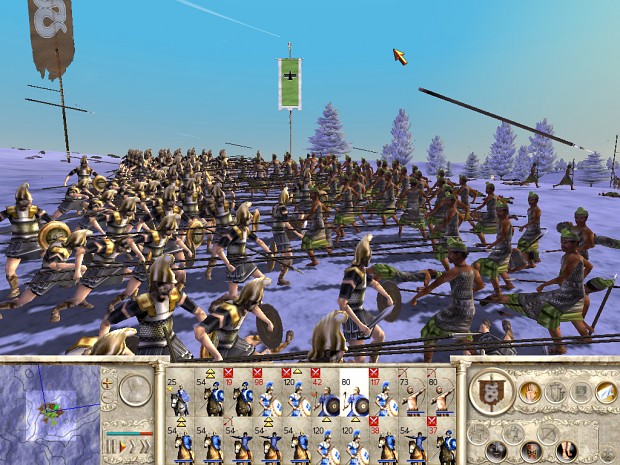Click the battlefield minimap
This screenshot has width=620, height=465.
48,412
